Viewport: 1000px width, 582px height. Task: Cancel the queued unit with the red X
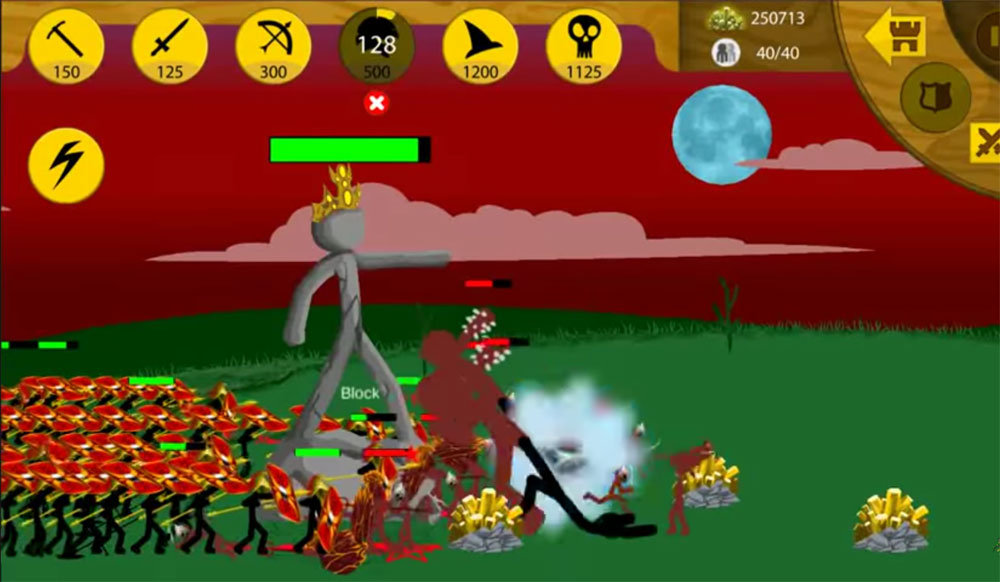click(377, 103)
